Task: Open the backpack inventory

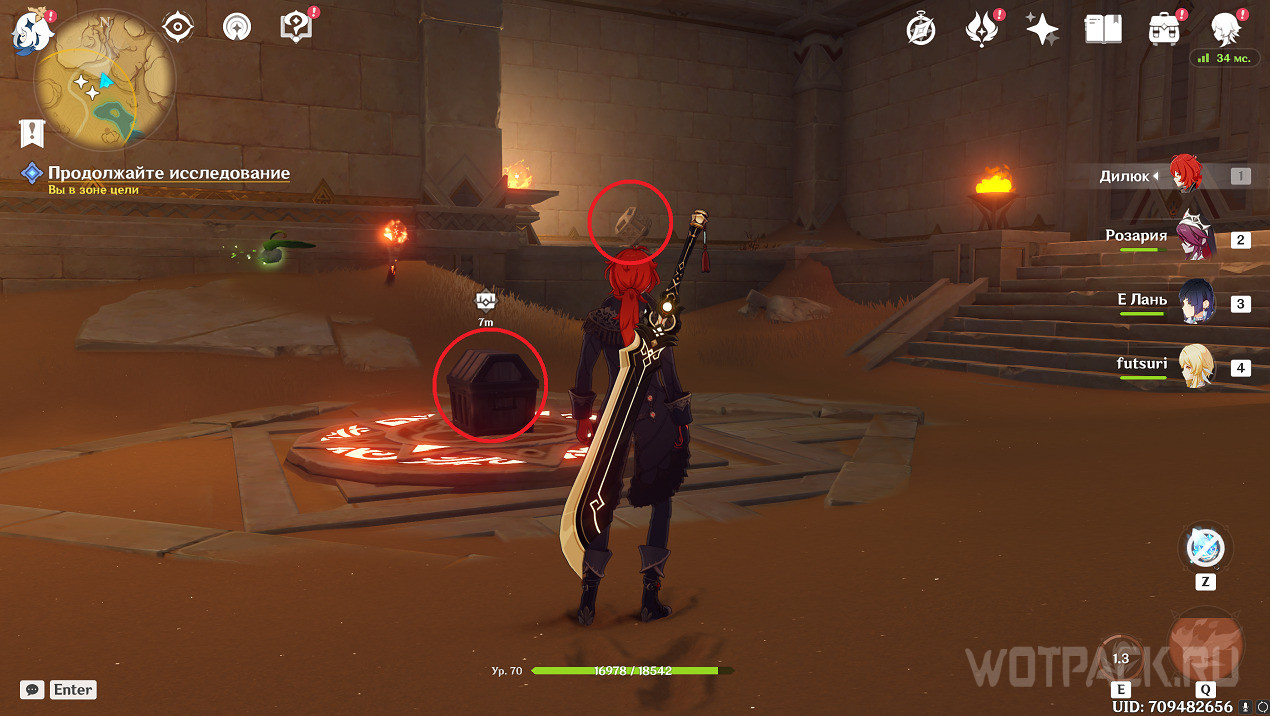Action: [1163, 30]
